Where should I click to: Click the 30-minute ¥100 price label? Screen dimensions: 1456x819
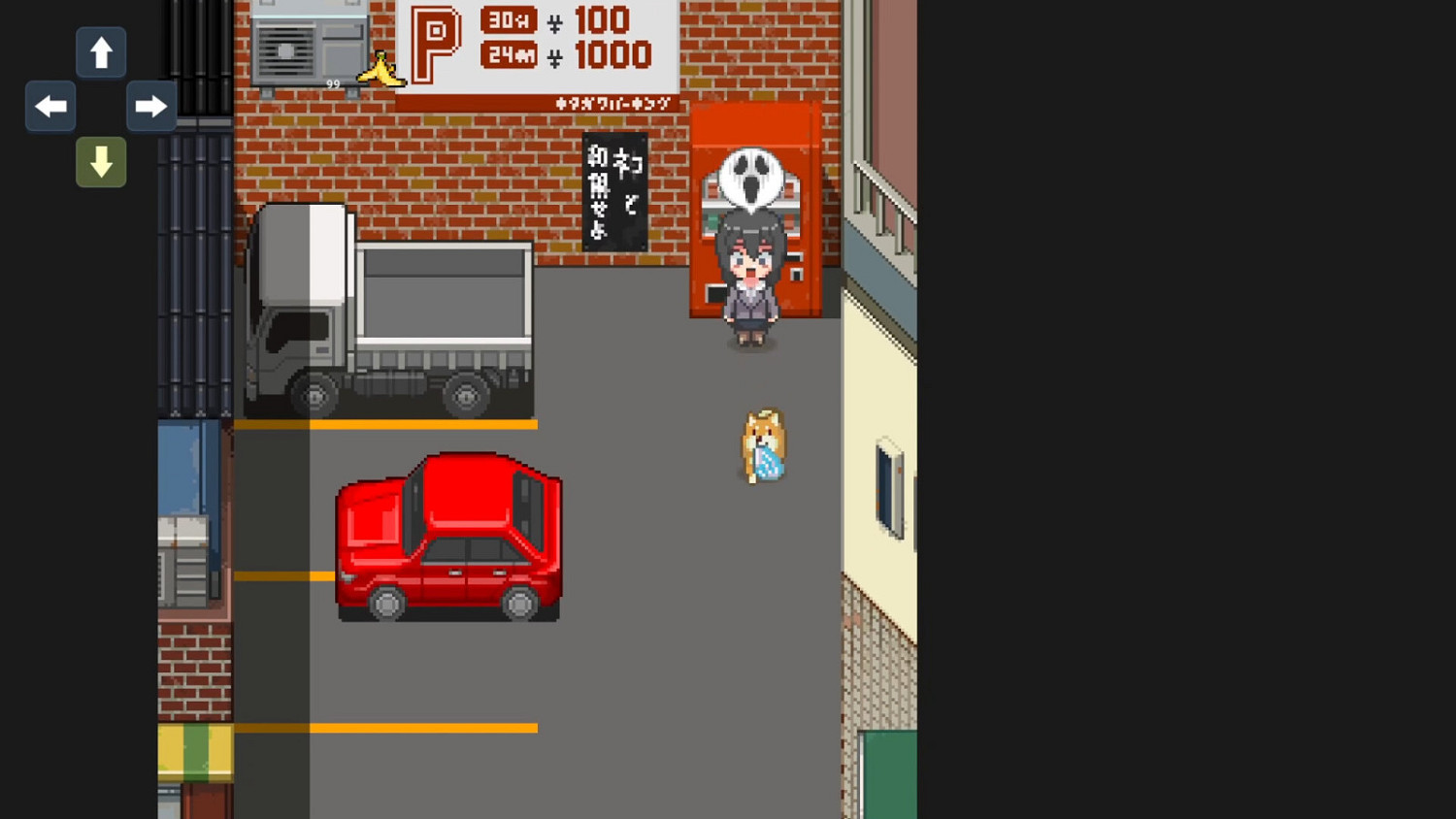point(553,21)
